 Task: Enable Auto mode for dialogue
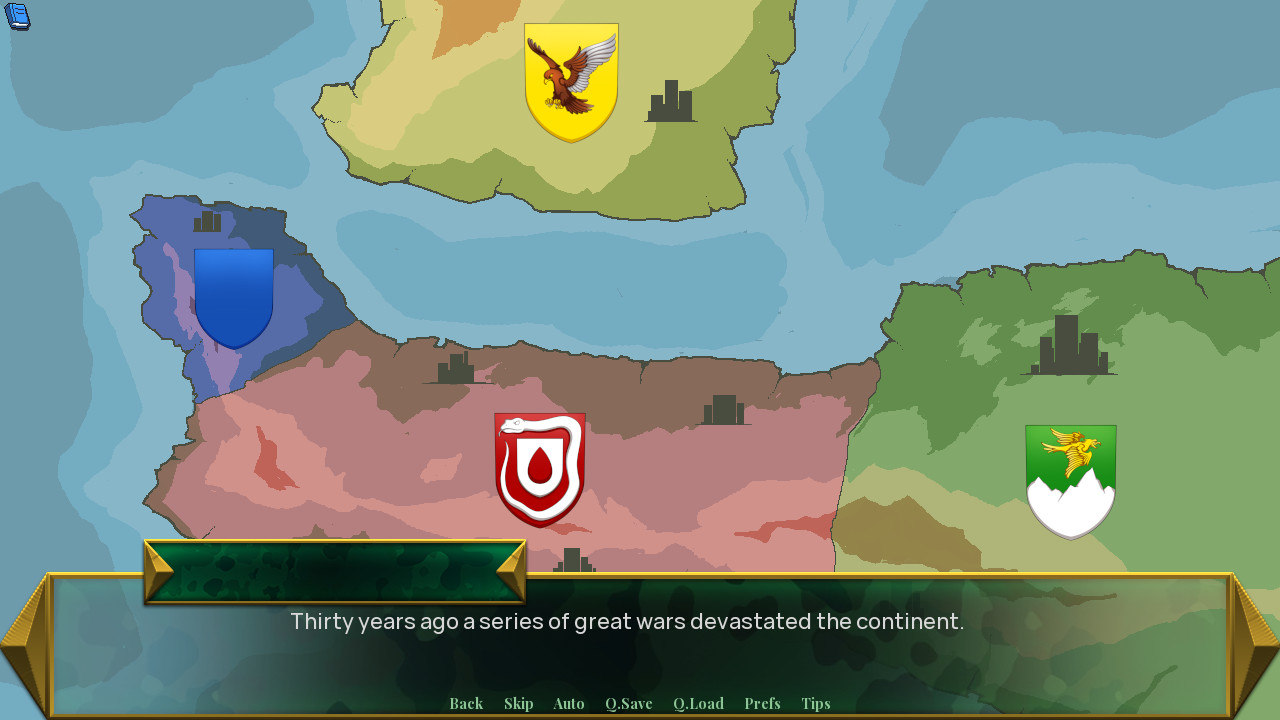pyautogui.click(x=568, y=703)
